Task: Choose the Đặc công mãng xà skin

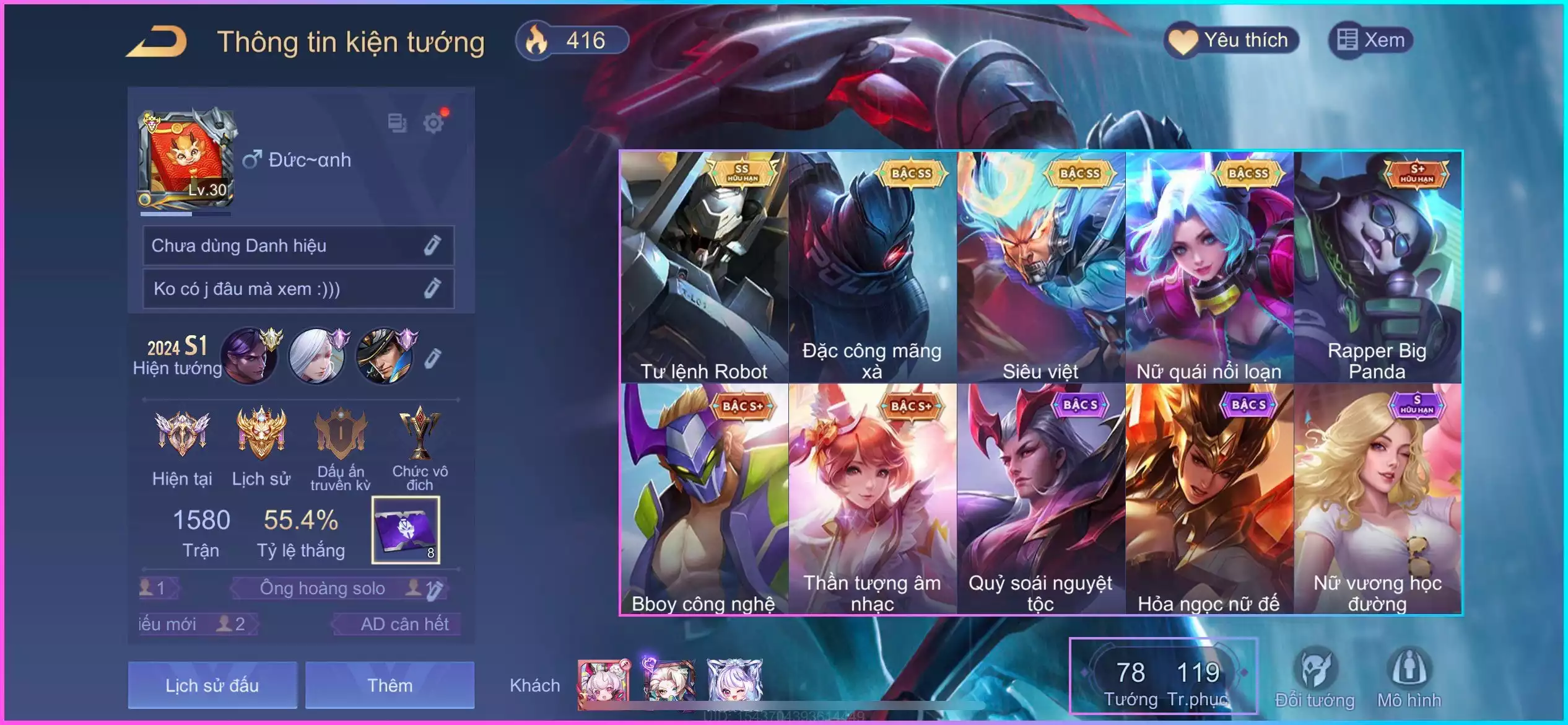Action: pyautogui.click(x=873, y=266)
